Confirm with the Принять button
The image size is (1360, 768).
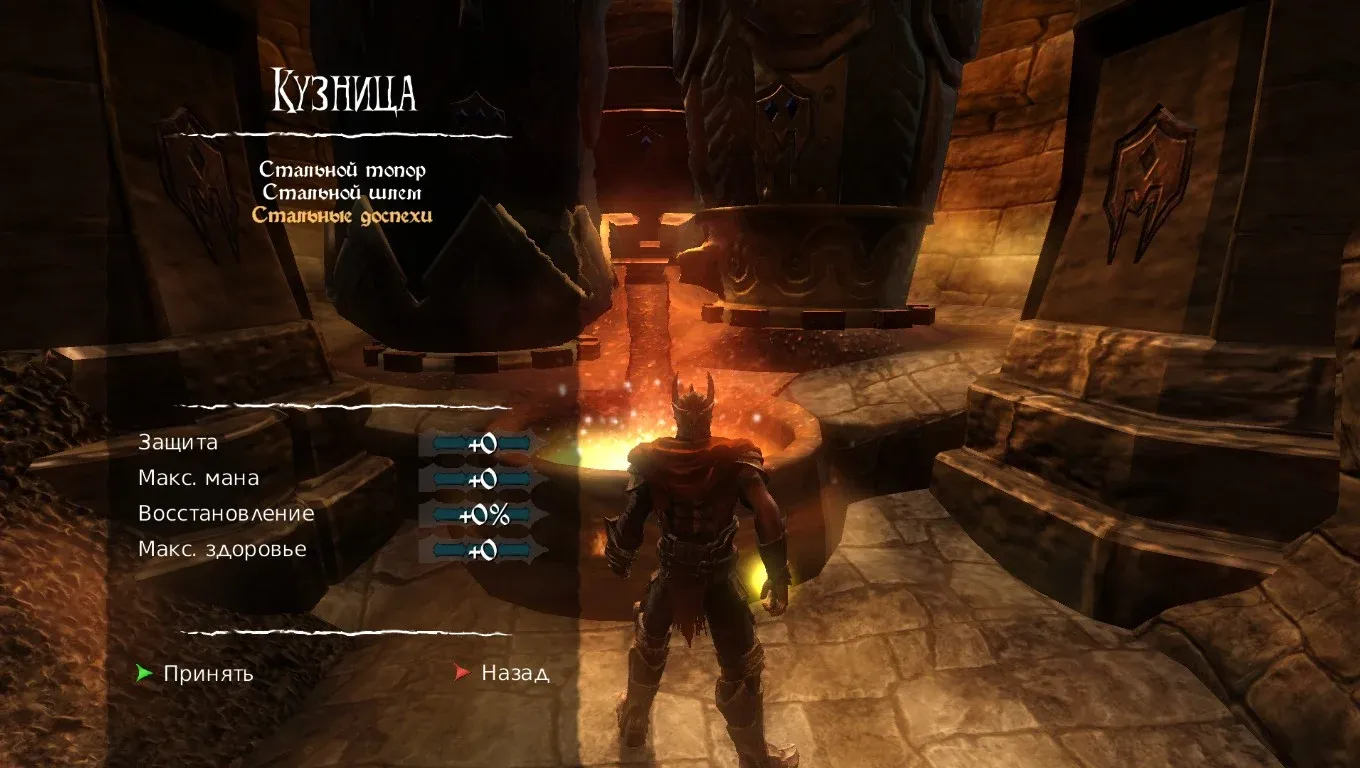tap(208, 673)
